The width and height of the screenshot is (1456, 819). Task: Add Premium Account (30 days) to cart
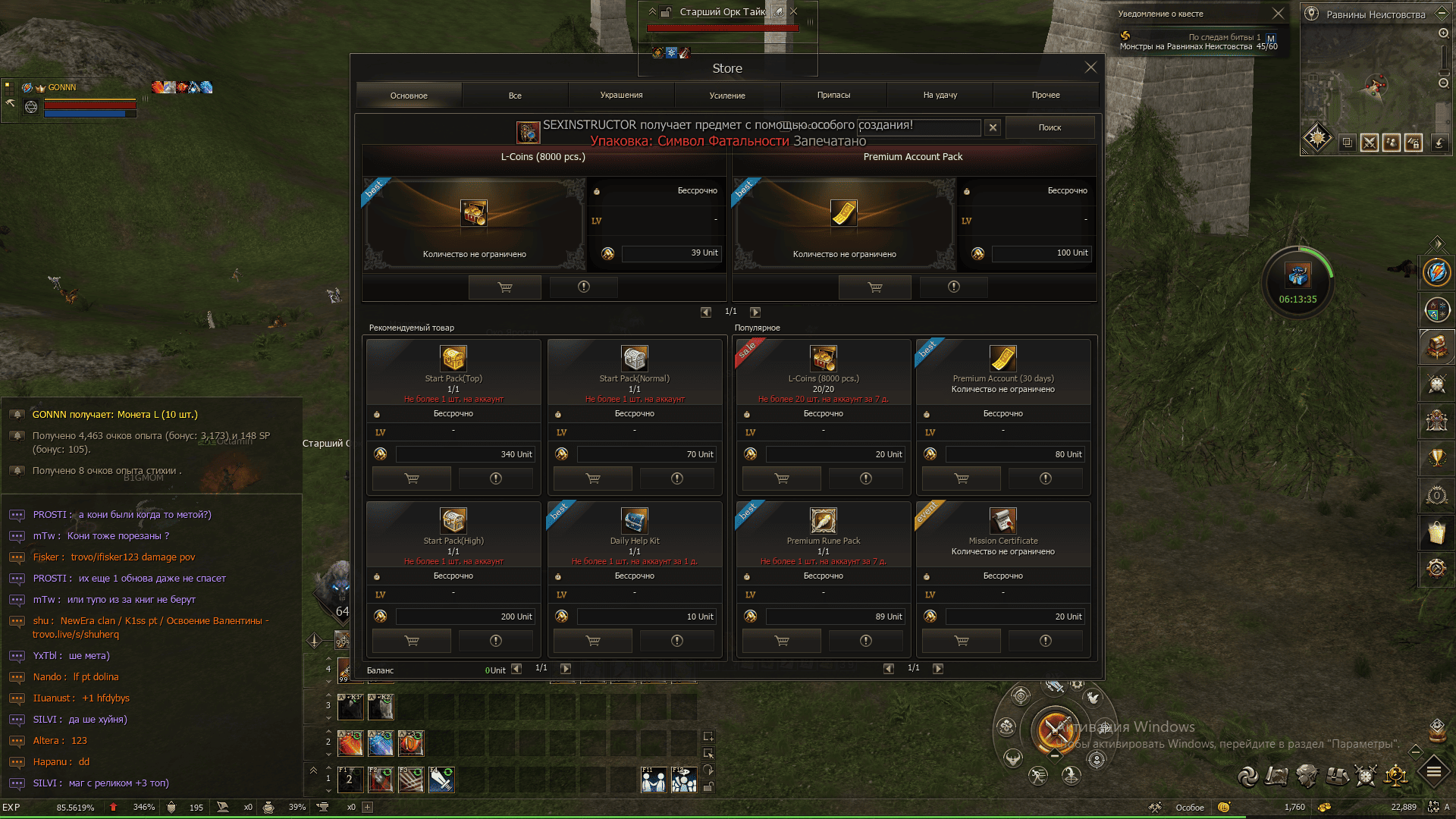tap(961, 479)
